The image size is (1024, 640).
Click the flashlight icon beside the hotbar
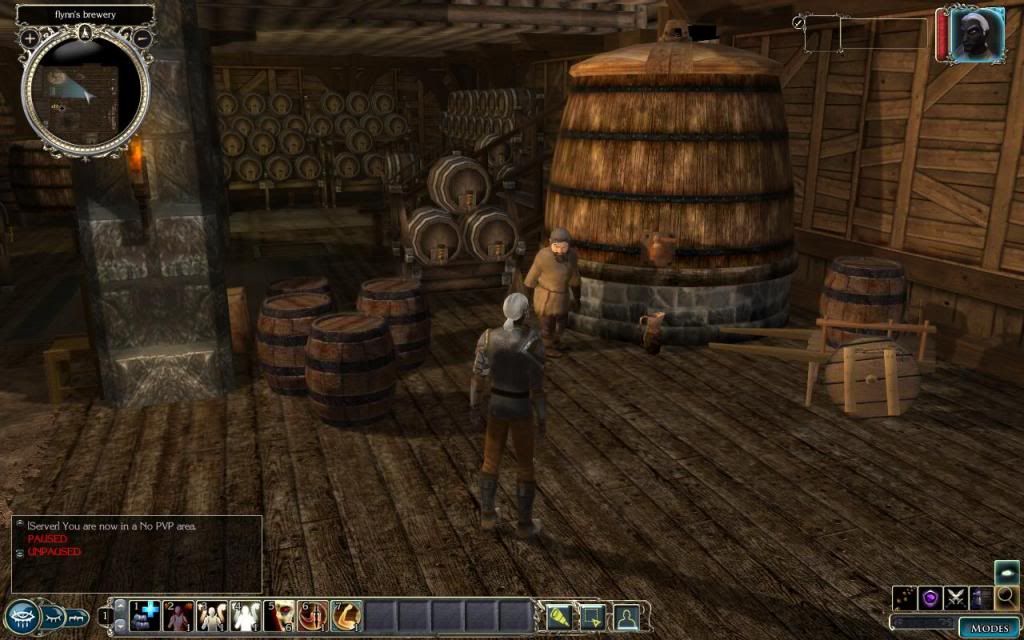click(x=559, y=617)
